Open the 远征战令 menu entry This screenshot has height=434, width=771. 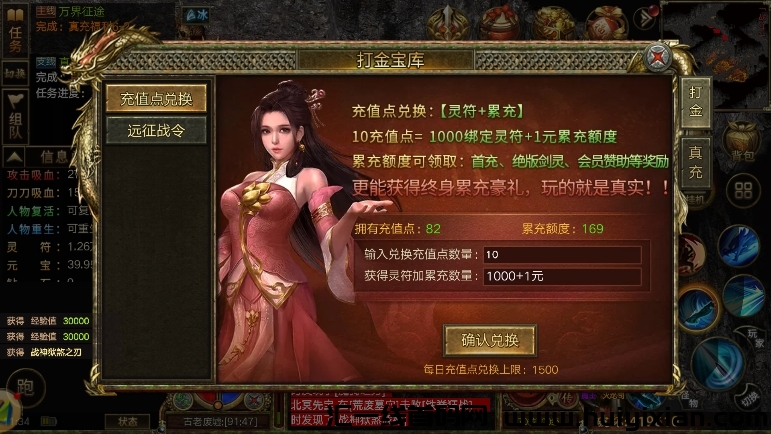click(156, 129)
